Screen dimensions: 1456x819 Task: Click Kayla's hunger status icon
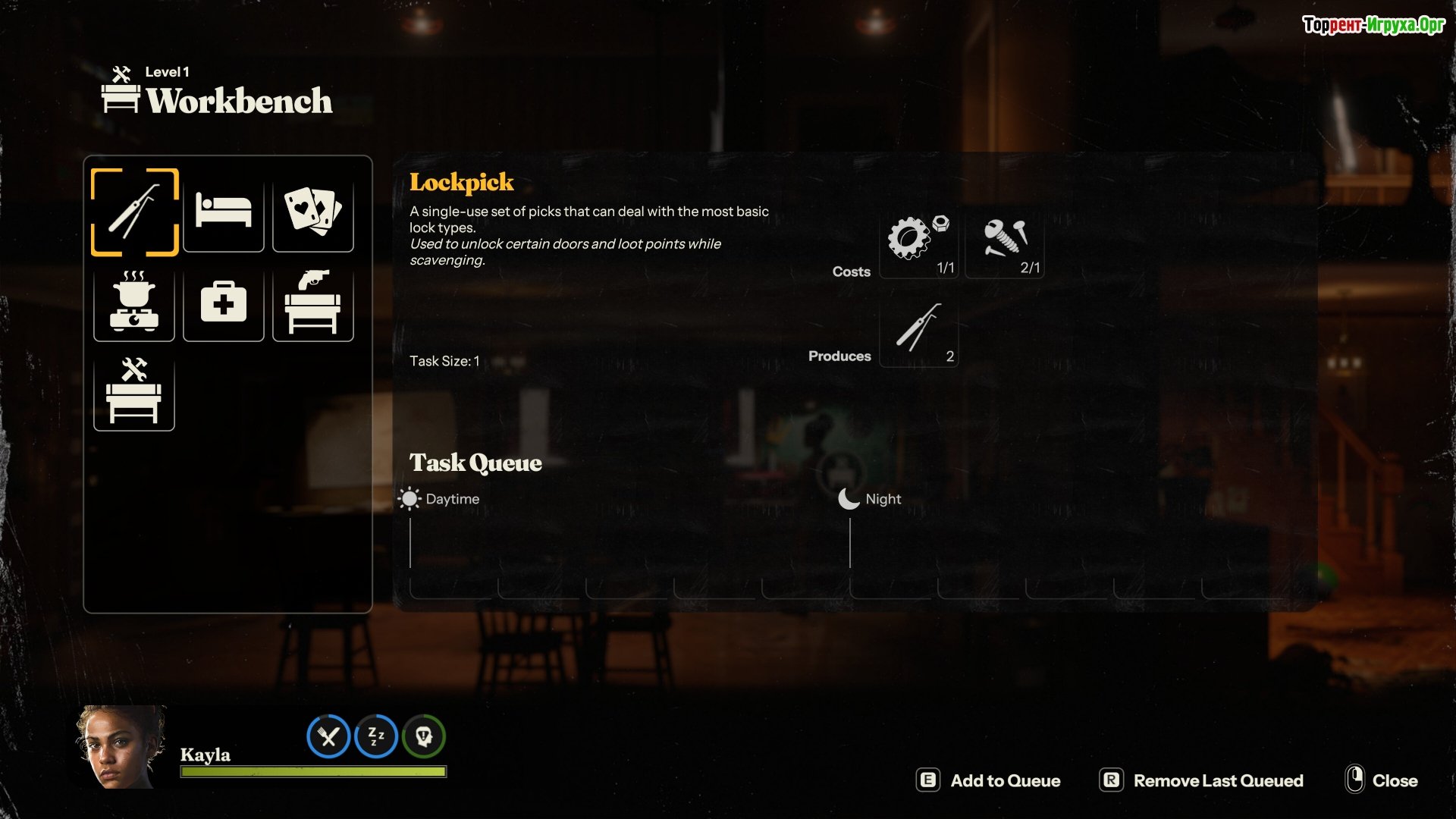pyautogui.click(x=328, y=736)
